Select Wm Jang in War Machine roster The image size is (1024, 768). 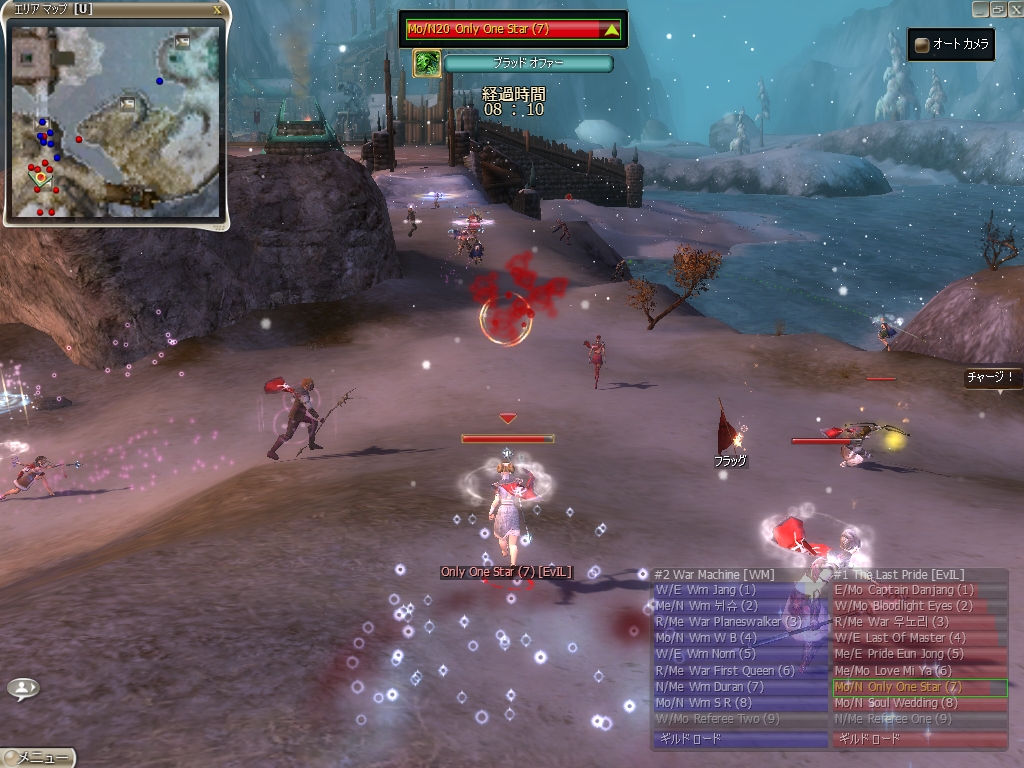click(739, 590)
